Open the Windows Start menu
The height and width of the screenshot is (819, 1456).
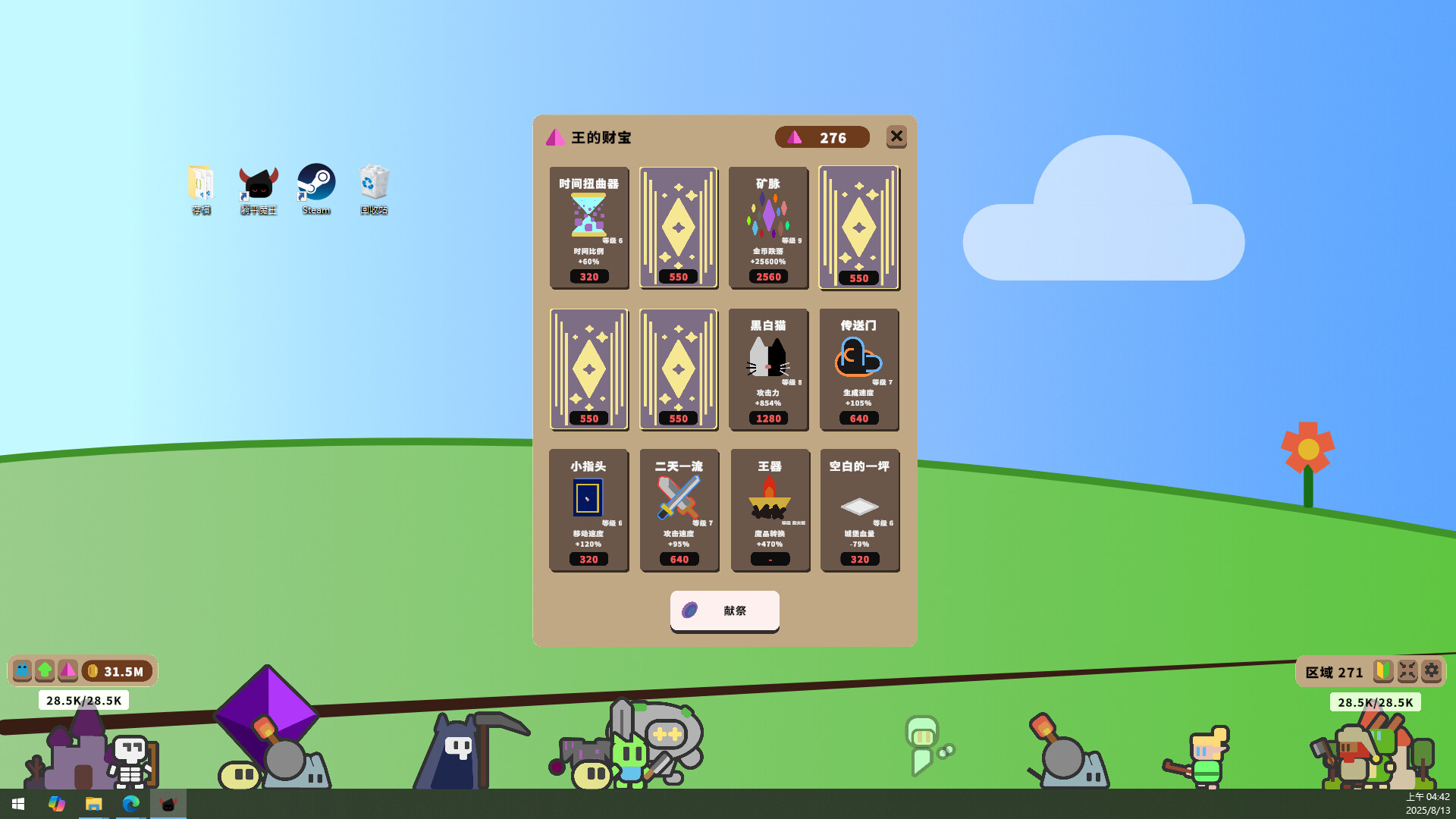pyautogui.click(x=18, y=804)
